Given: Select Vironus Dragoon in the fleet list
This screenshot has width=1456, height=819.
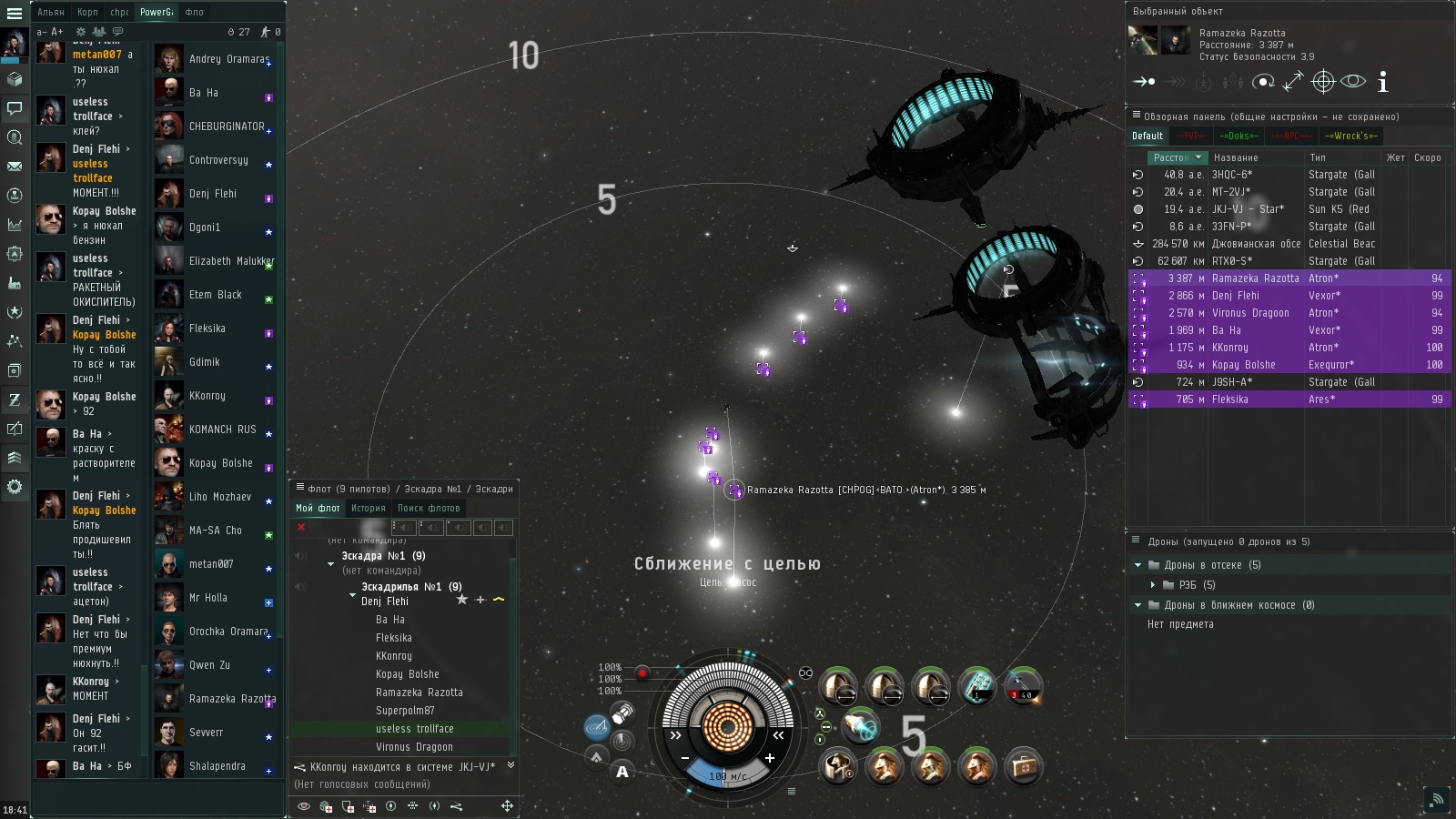Looking at the screenshot, I should [414, 747].
